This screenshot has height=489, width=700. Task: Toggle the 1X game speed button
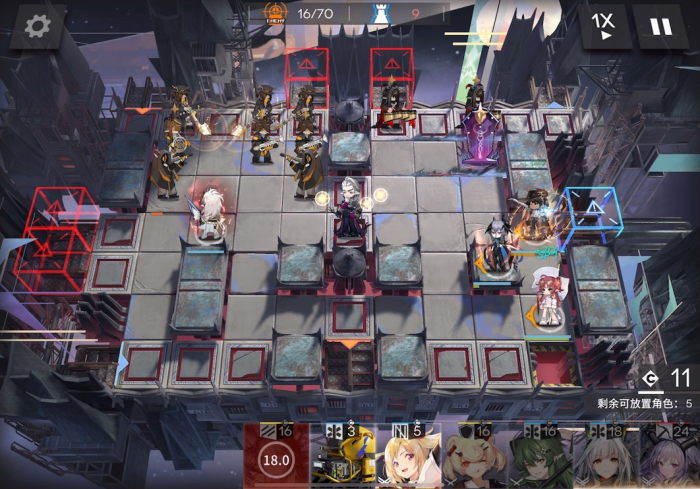click(603, 26)
